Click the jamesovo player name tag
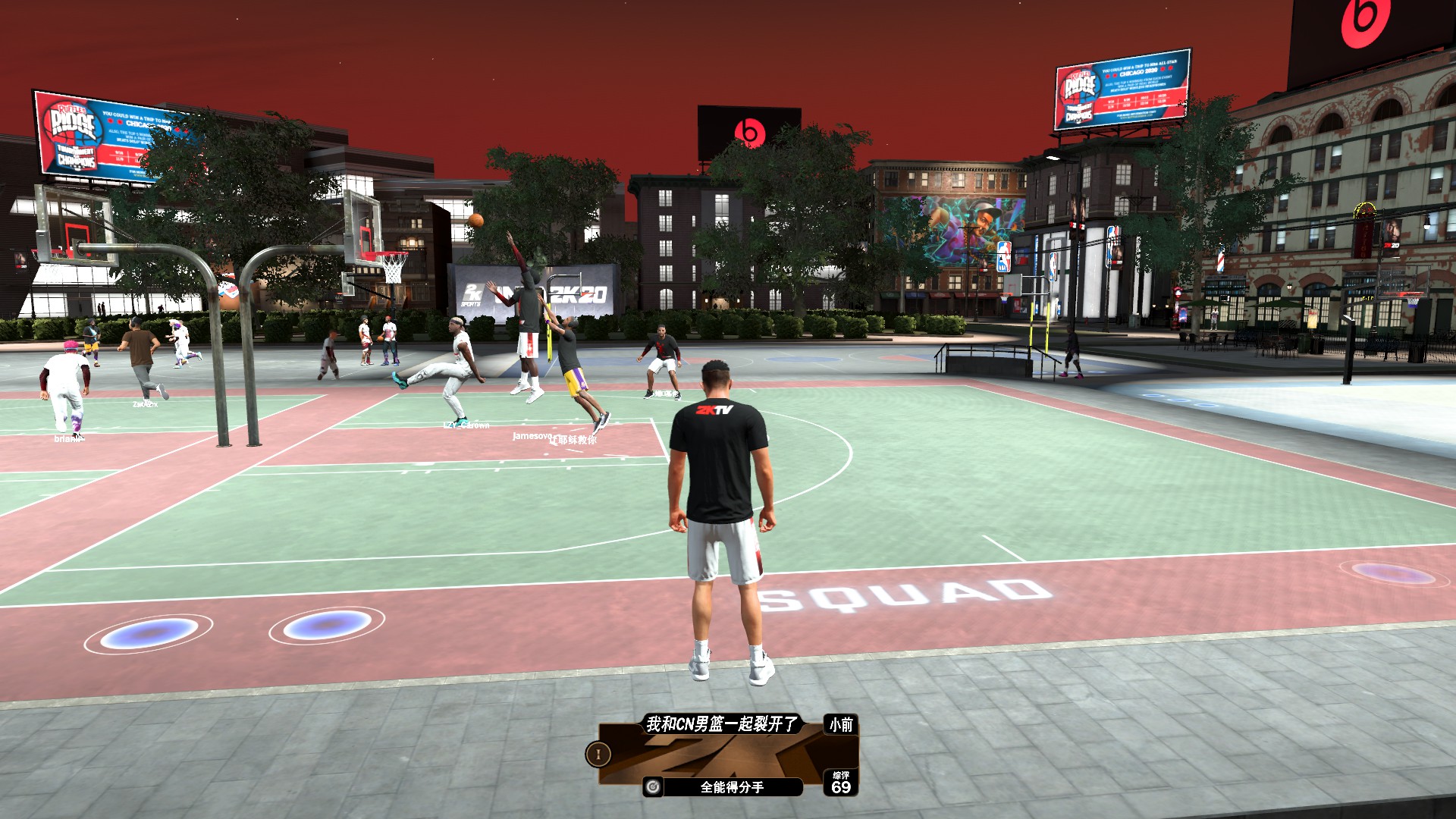1456x819 pixels. coord(531,438)
